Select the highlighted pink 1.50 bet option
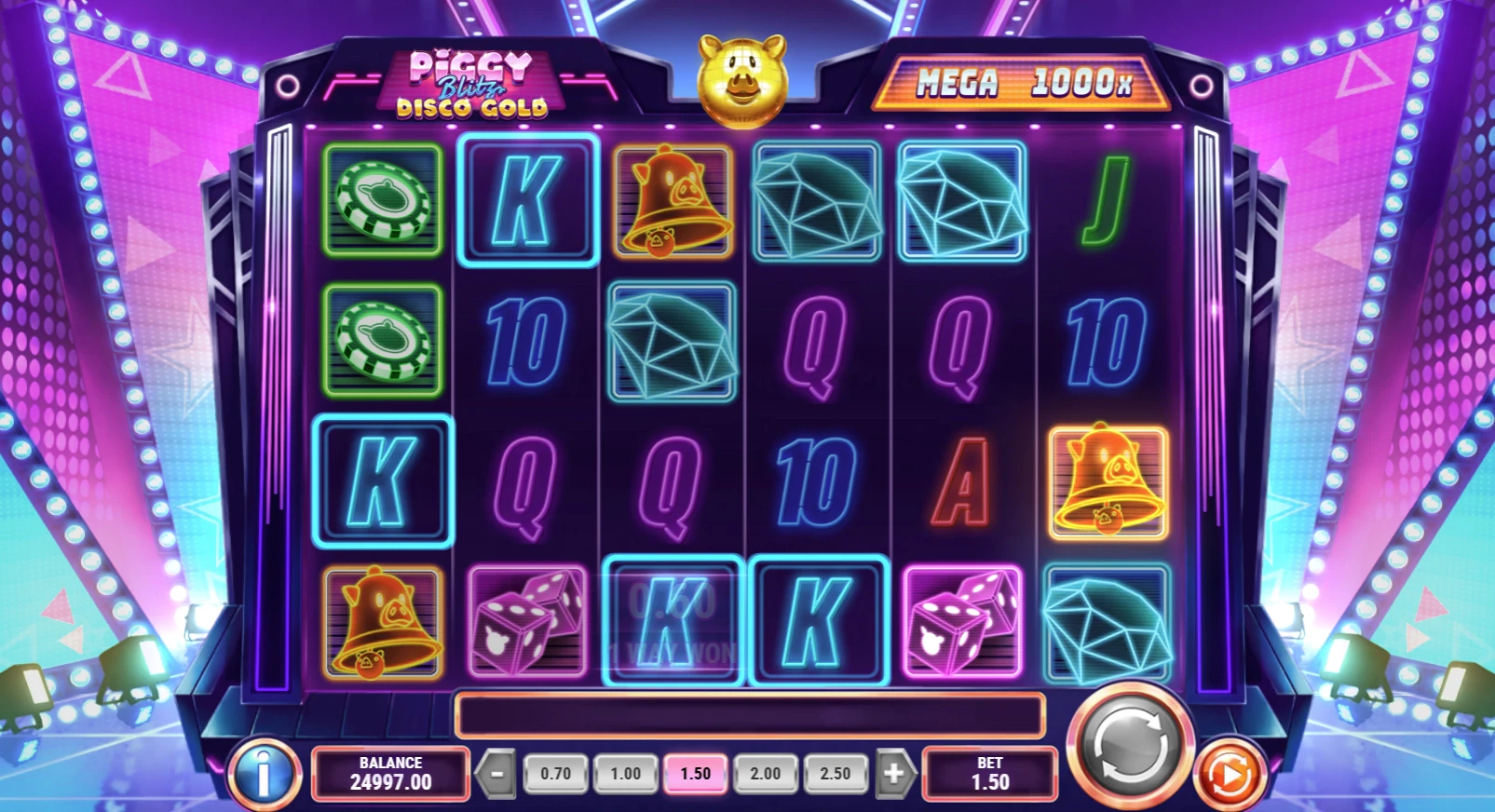 [x=695, y=773]
